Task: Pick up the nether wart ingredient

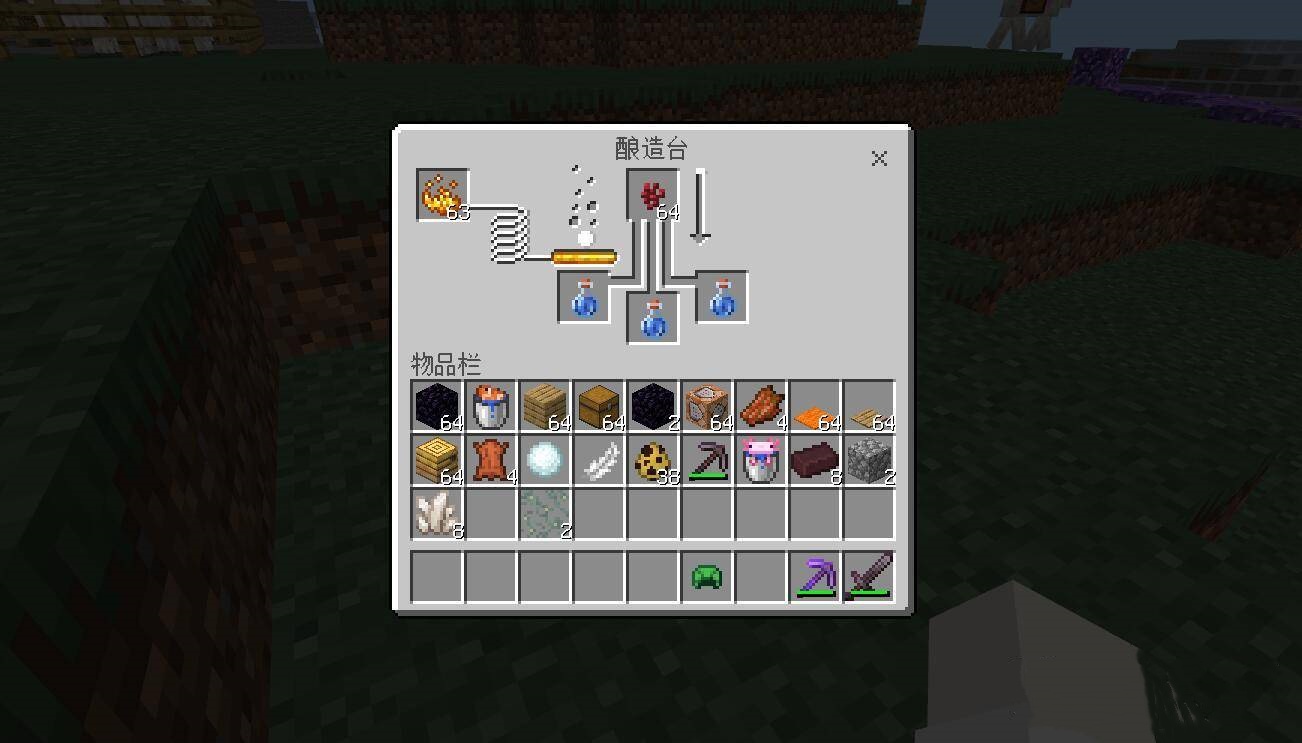Action: [653, 194]
